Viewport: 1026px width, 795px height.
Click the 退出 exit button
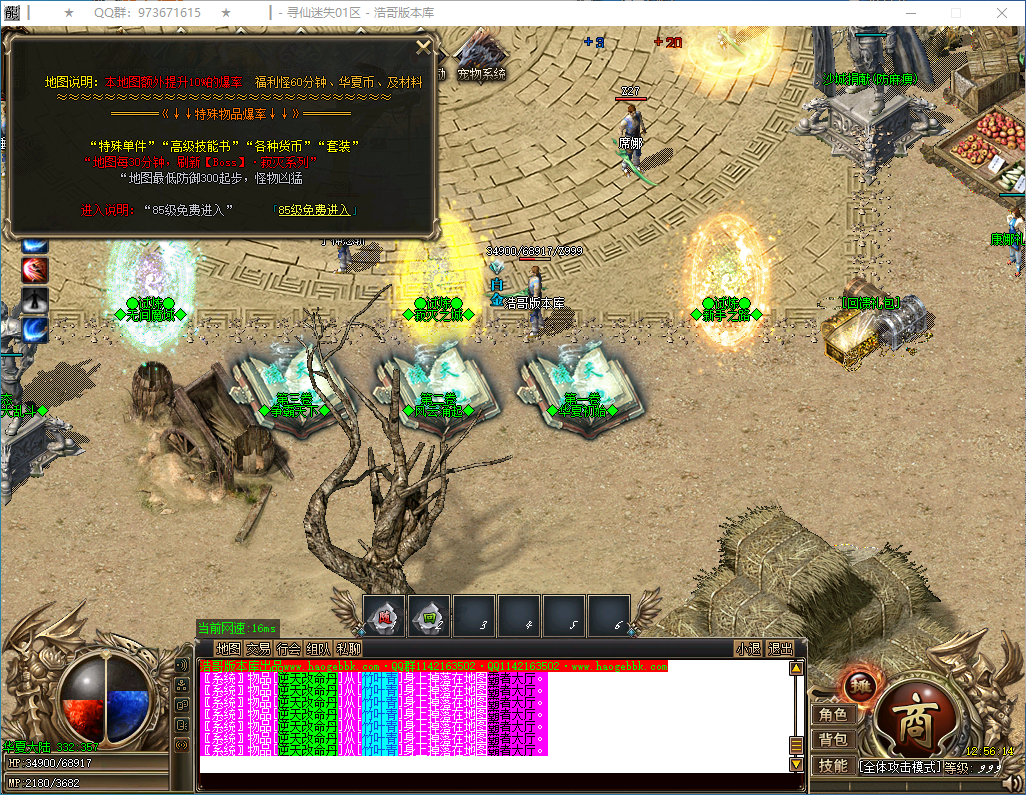click(780, 648)
